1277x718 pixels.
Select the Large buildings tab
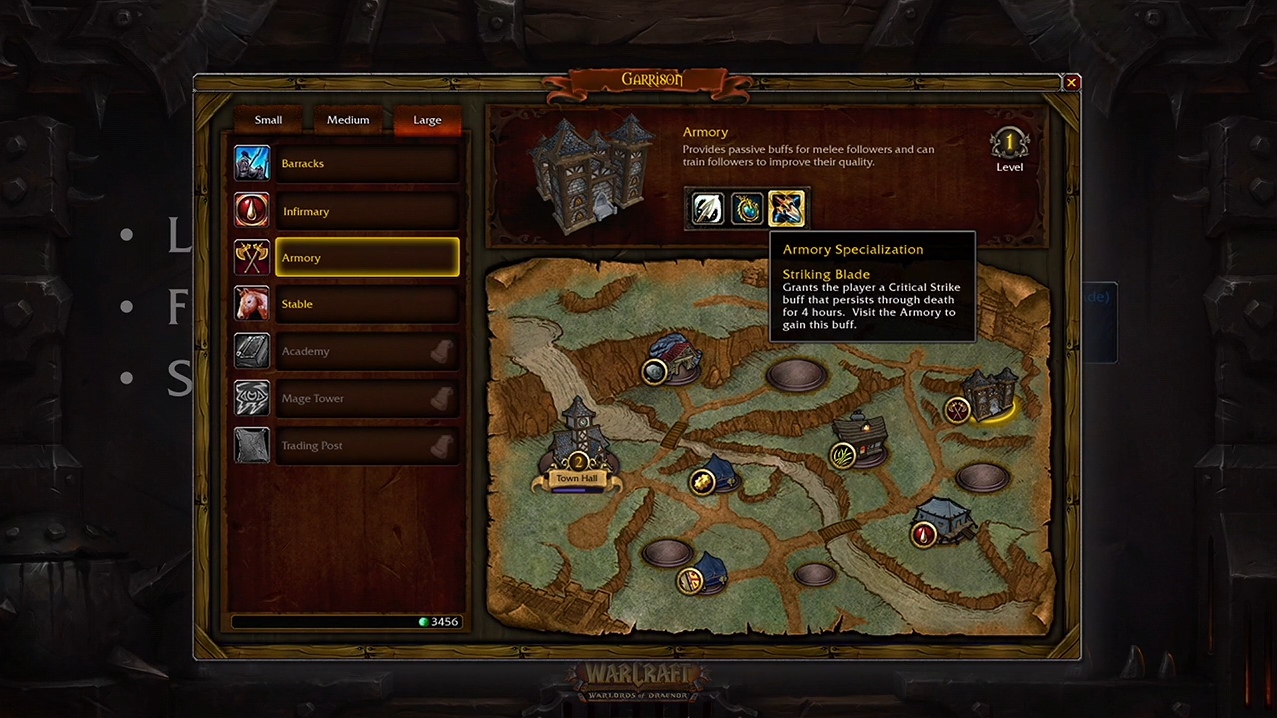click(427, 120)
